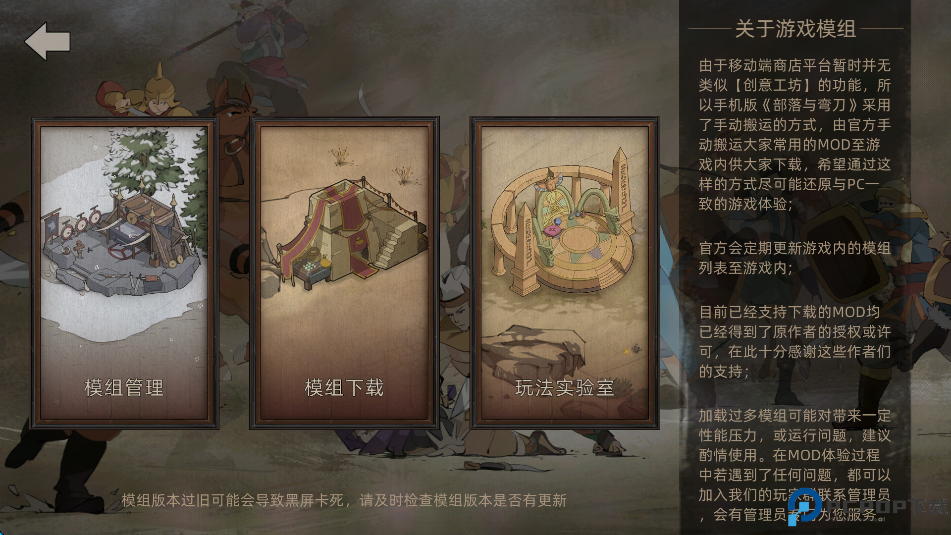Viewport: 951px width, 535px height.
Task: Enter the 玩法实验室 gameplay lab card
Action: coord(564,273)
